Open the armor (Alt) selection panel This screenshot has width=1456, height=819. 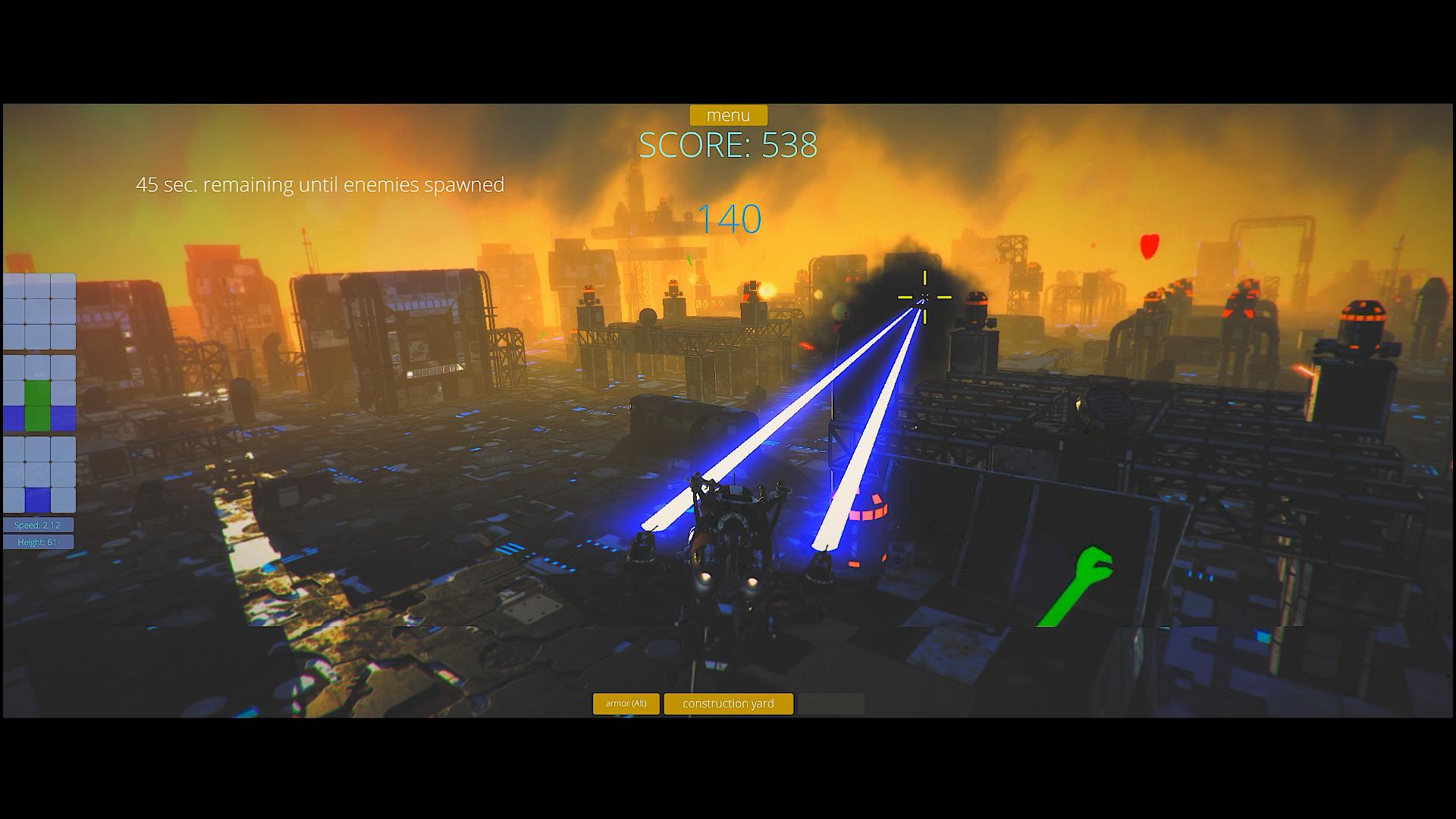(626, 703)
